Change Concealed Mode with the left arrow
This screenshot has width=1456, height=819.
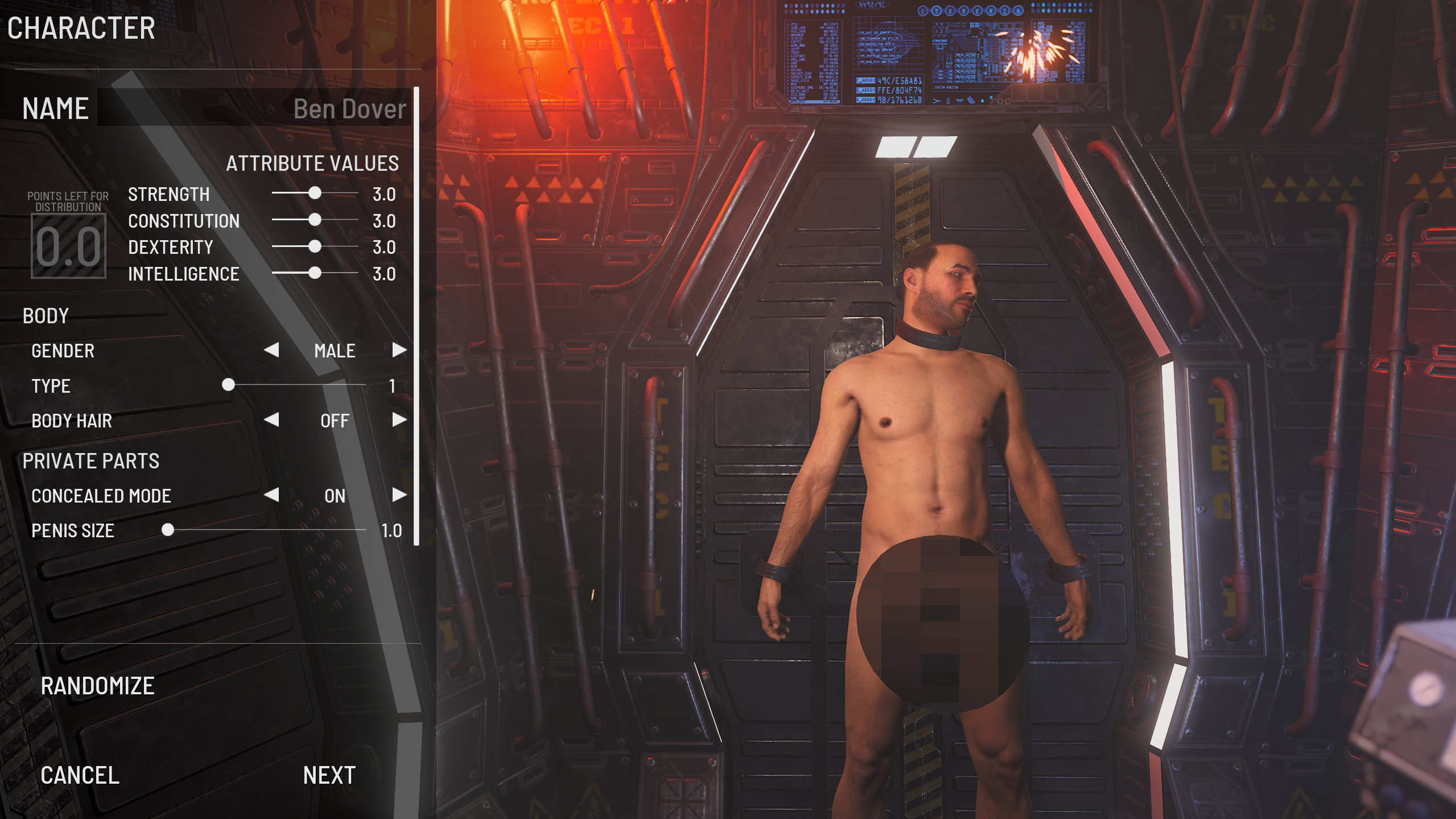[272, 495]
